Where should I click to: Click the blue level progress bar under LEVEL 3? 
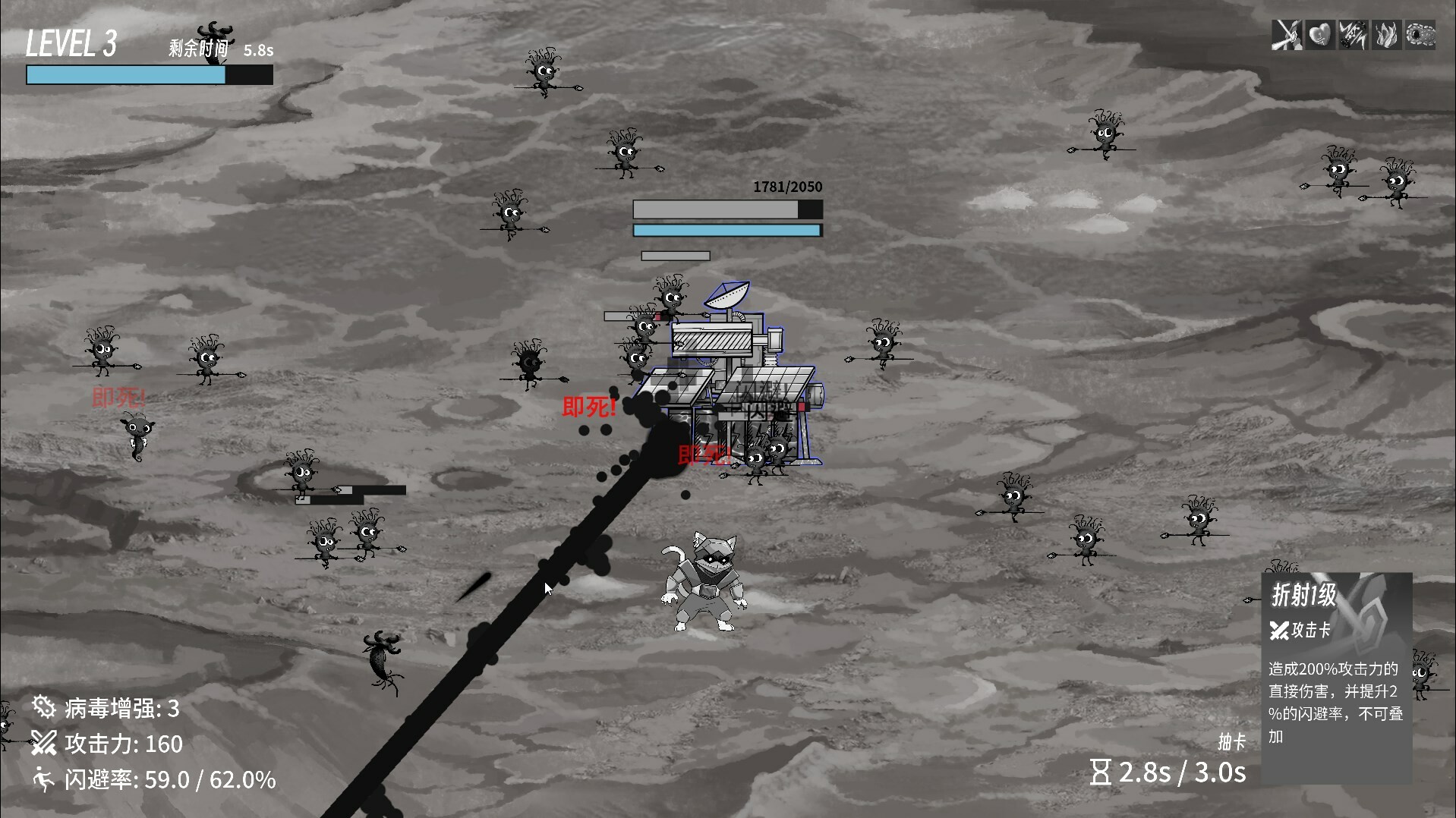(125, 75)
